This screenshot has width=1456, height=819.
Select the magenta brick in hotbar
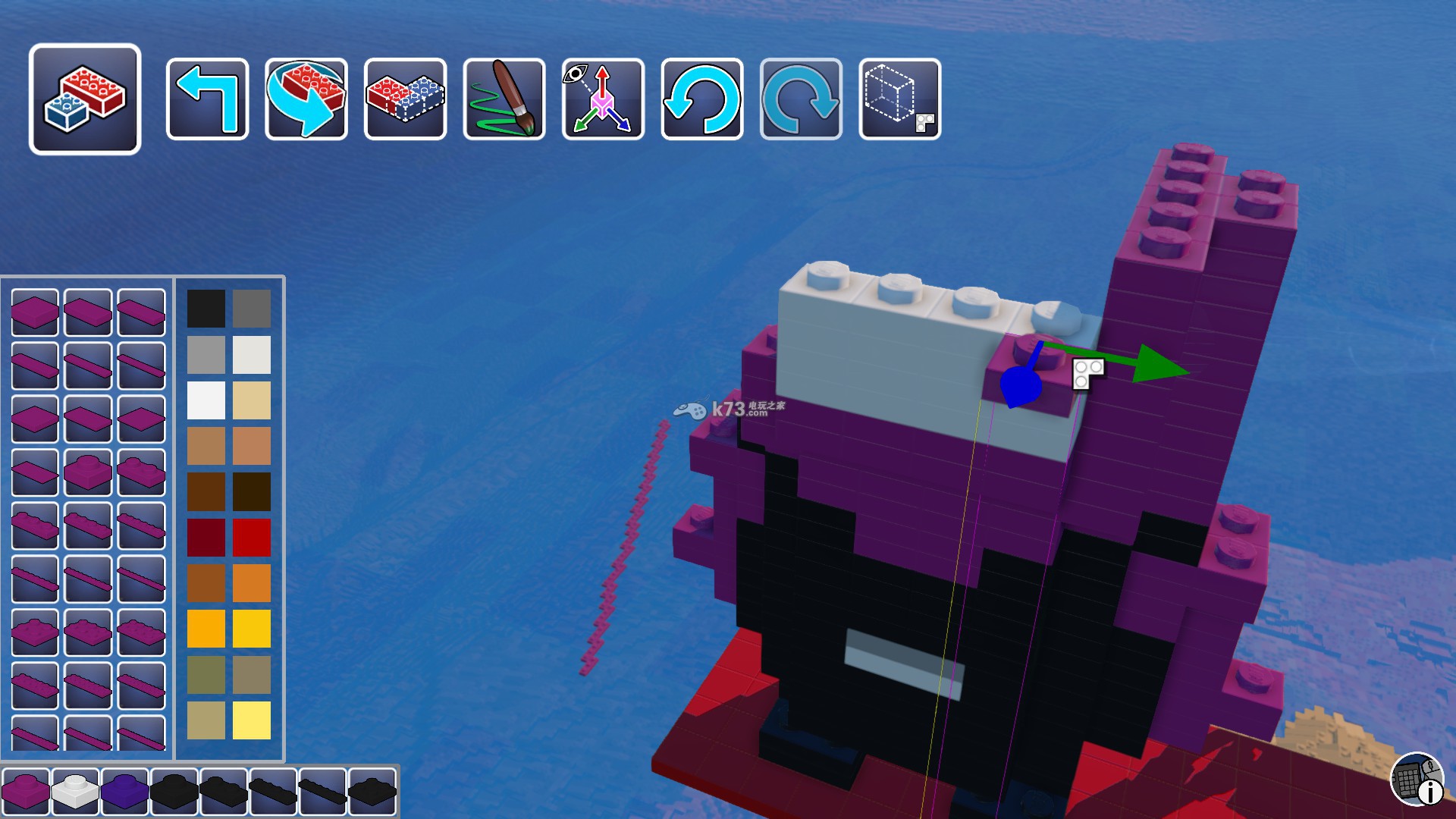coord(26,792)
